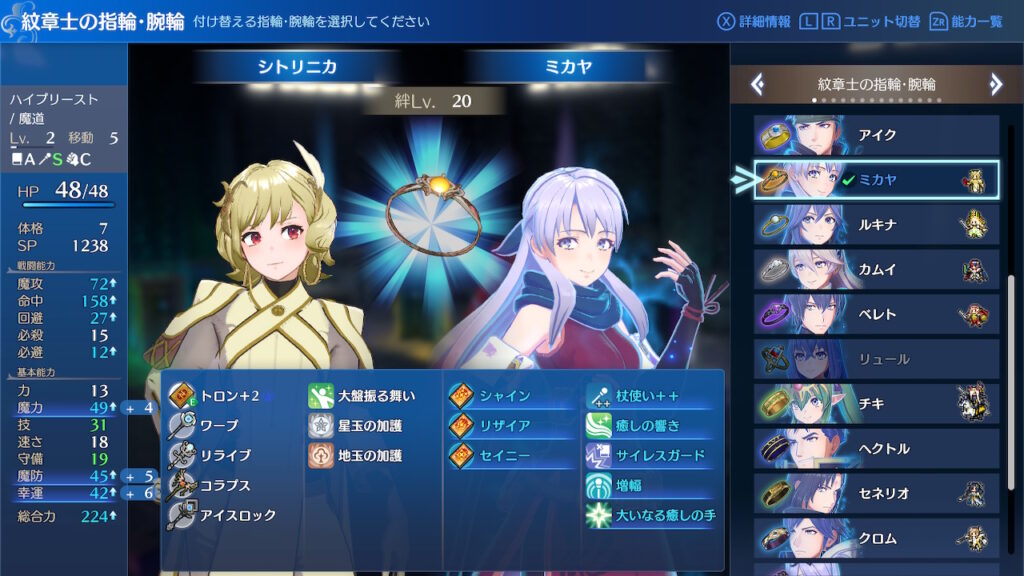Select the チキ emblem bracelet
1024x576 pixels.
click(x=876, y=404)
